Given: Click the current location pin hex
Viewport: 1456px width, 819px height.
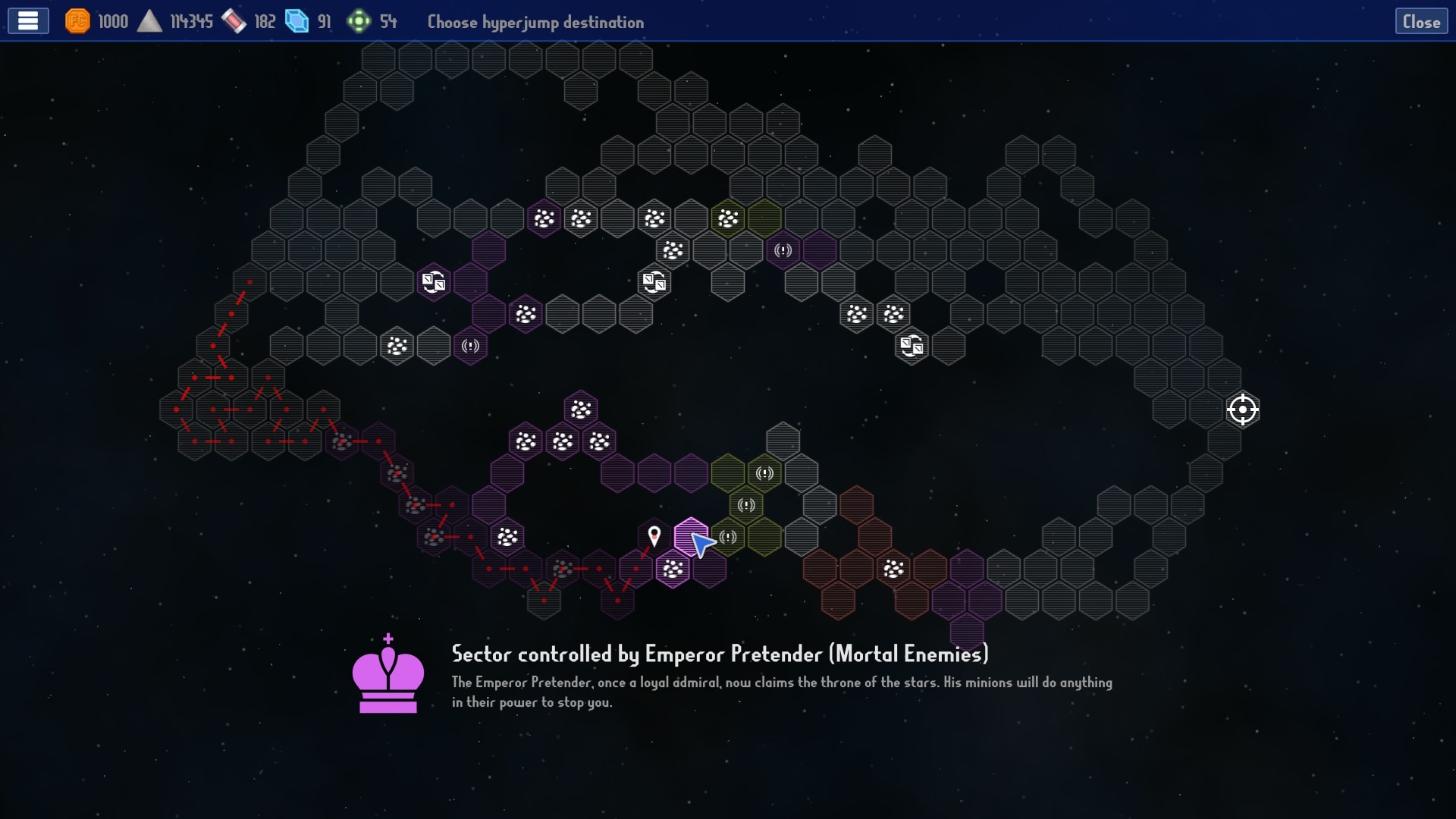Looking at the screenshot, I should point(654,537).
